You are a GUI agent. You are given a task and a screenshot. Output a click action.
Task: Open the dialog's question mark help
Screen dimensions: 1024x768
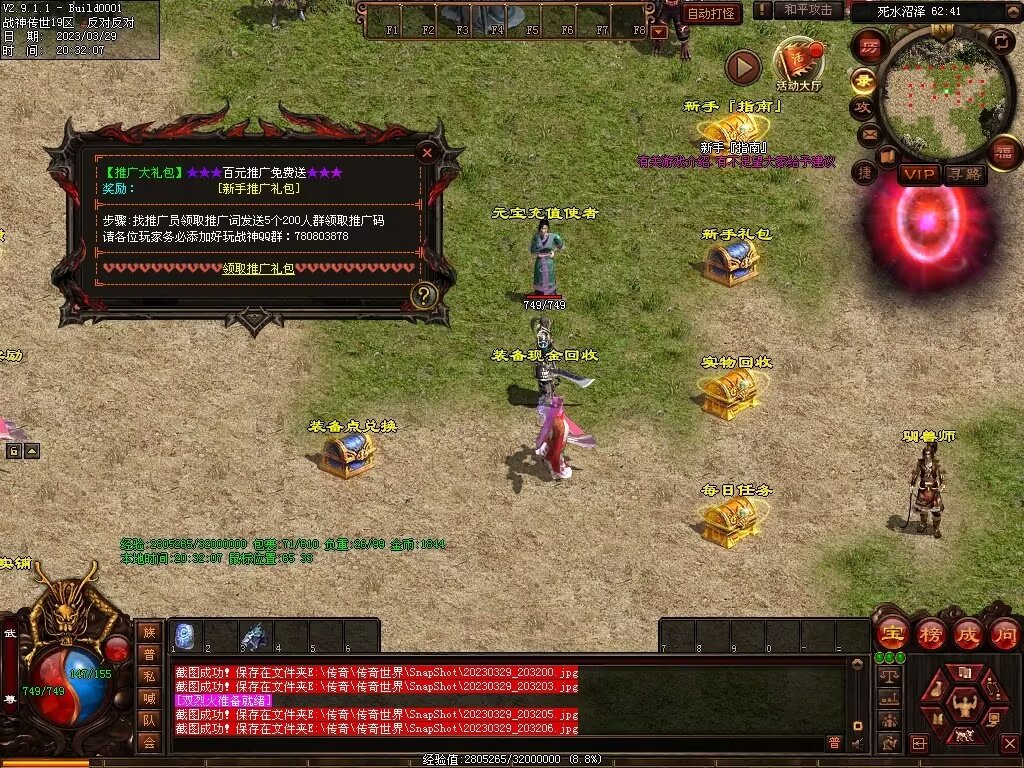pos(424,295)
